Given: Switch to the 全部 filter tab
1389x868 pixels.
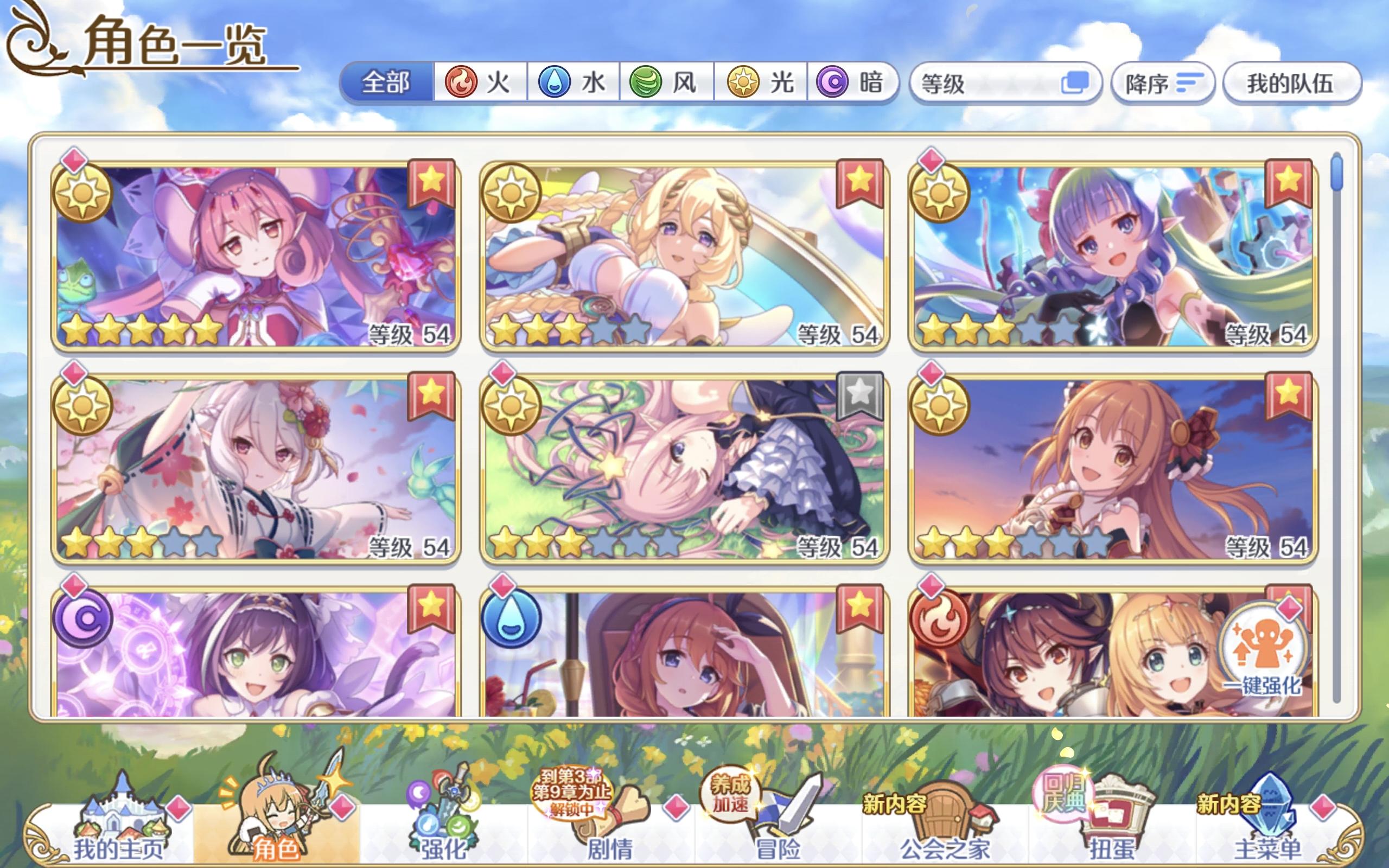Looking at the screenshot, I should 386,82.
